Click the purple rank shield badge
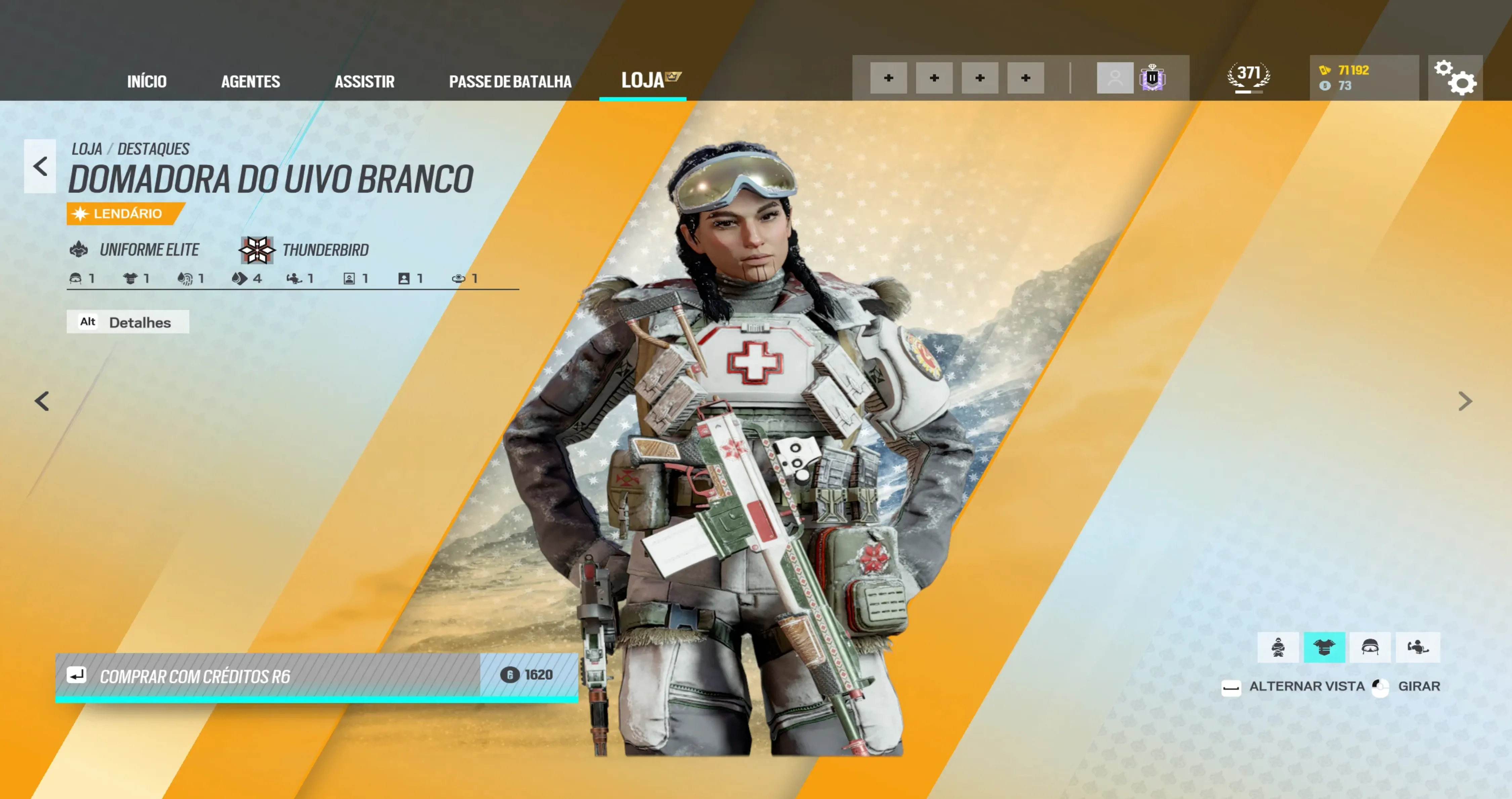 (1152, 78)
